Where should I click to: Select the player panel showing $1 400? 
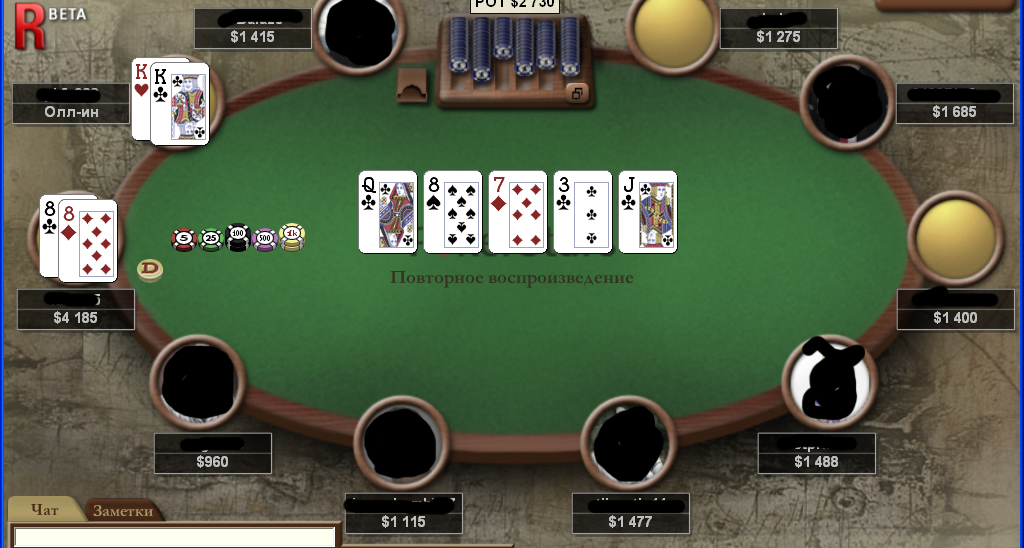[x=955, y=309]
